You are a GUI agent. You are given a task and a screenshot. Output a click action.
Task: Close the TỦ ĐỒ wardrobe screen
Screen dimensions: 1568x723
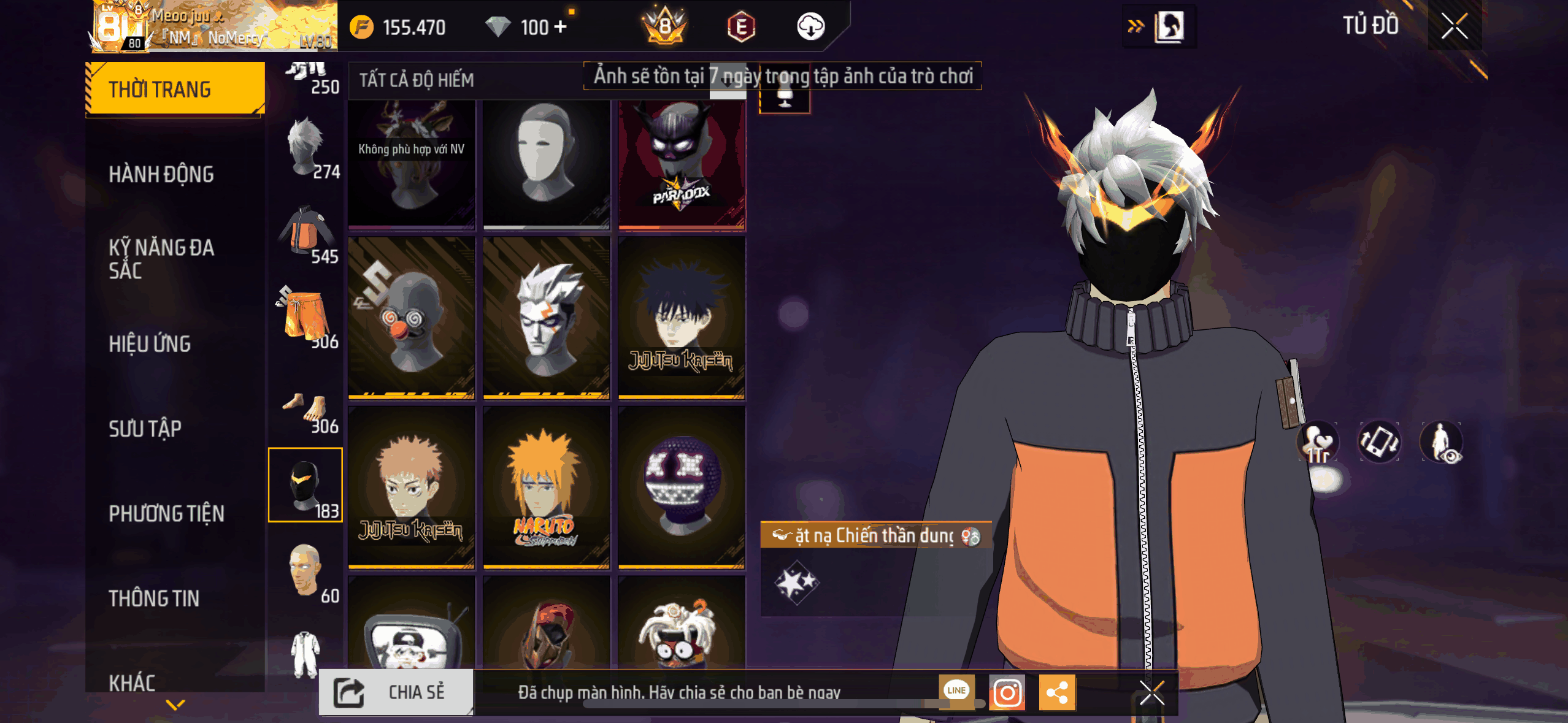[x=1454, y=26]
